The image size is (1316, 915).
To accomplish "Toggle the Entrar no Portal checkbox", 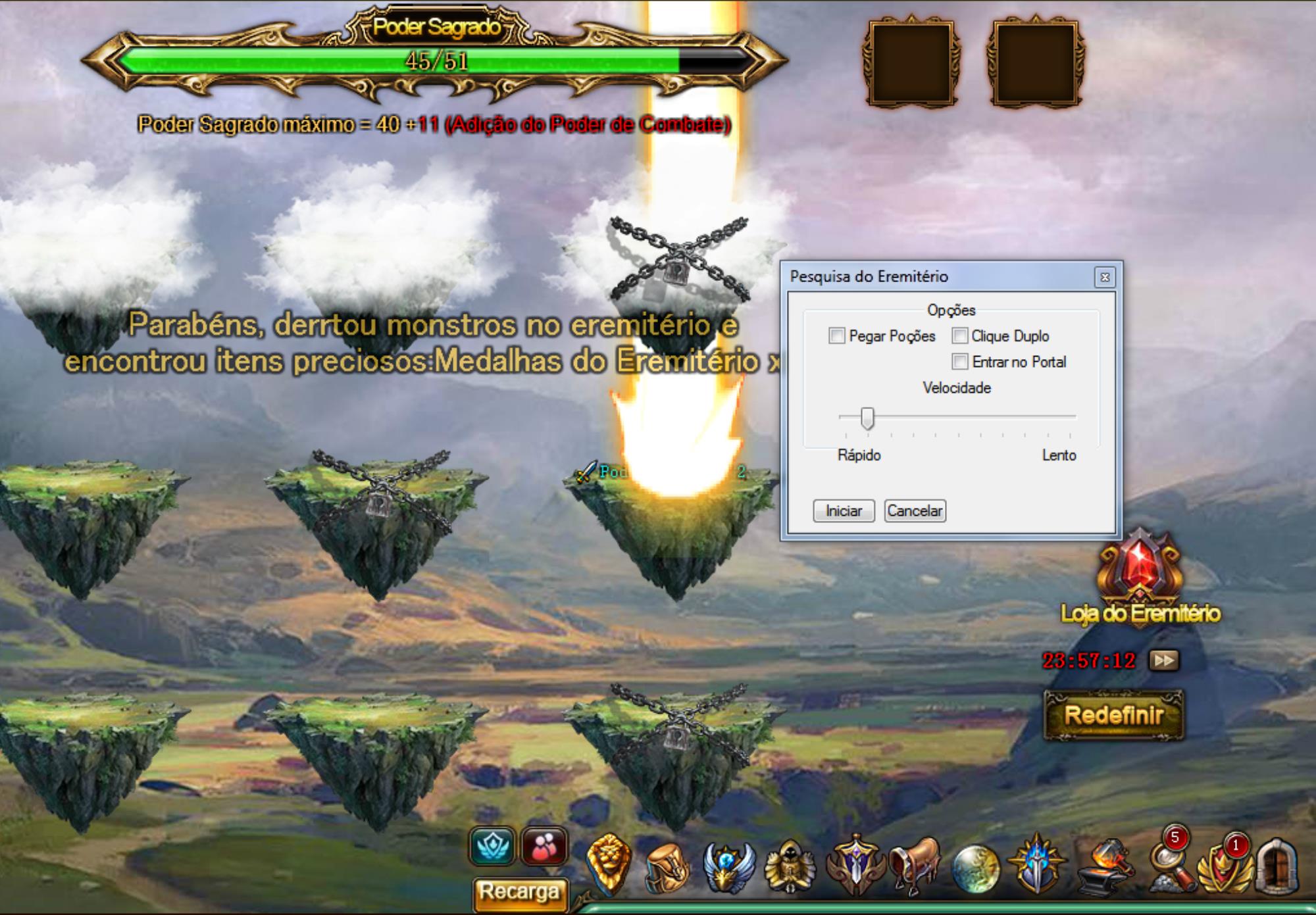I will (x=960, y=362).
